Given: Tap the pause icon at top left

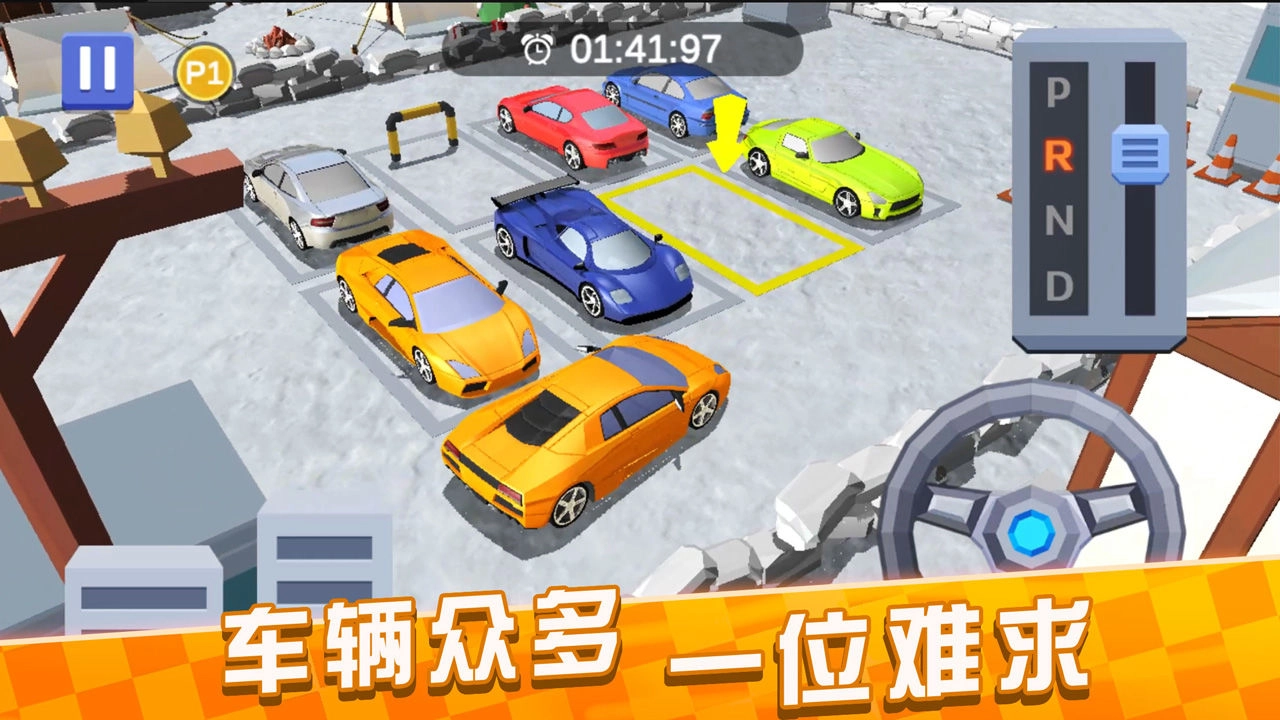Looking at the screenshot, I should click(96, 69).
